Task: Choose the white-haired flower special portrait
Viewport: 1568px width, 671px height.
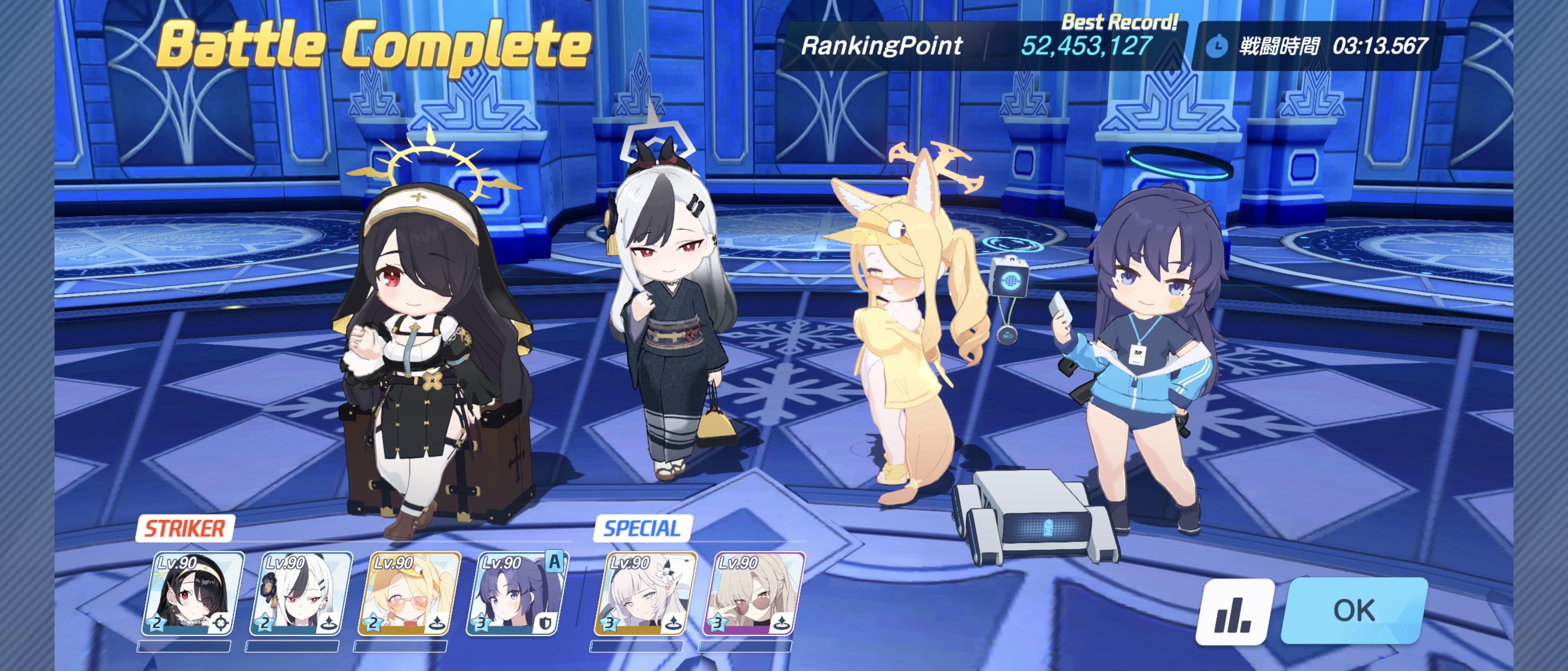Action: [645, 593]
